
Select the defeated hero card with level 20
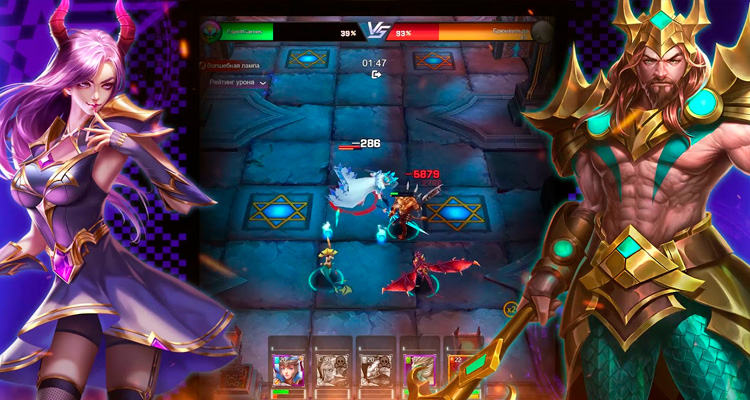(x=373, y=371)
